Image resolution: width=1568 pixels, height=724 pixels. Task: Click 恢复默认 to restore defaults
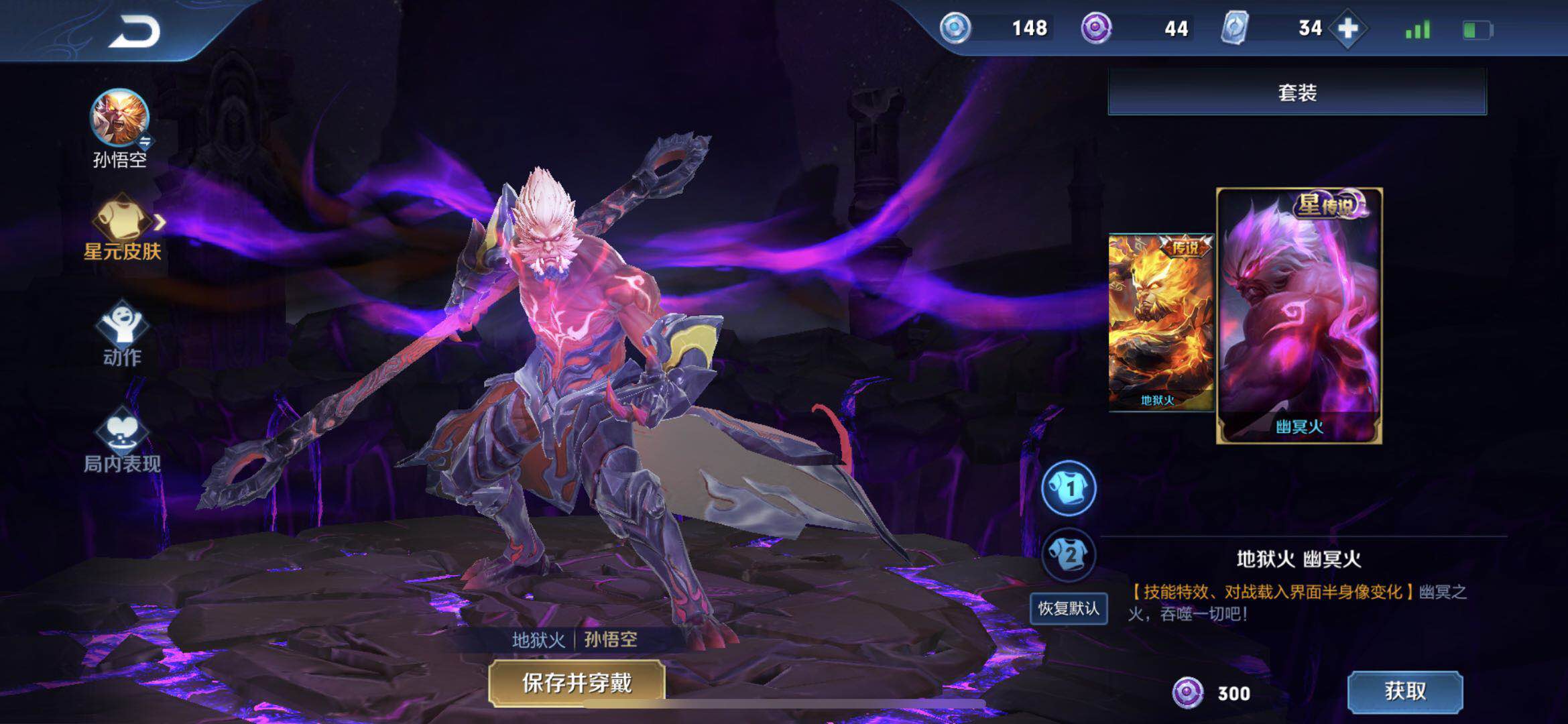1069,608
